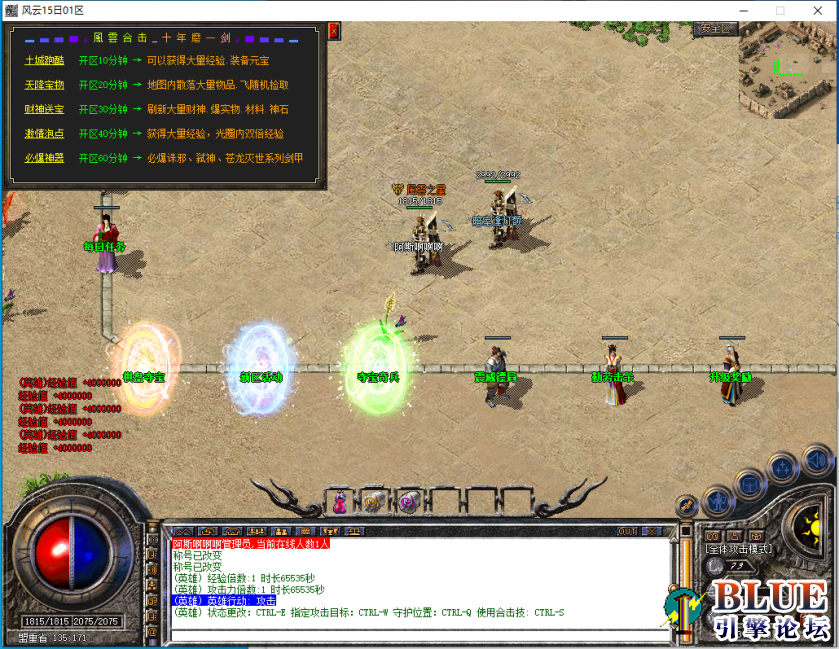Close the event info panel
This screenshot has width=839, height=649.
(x=333, y=32)
